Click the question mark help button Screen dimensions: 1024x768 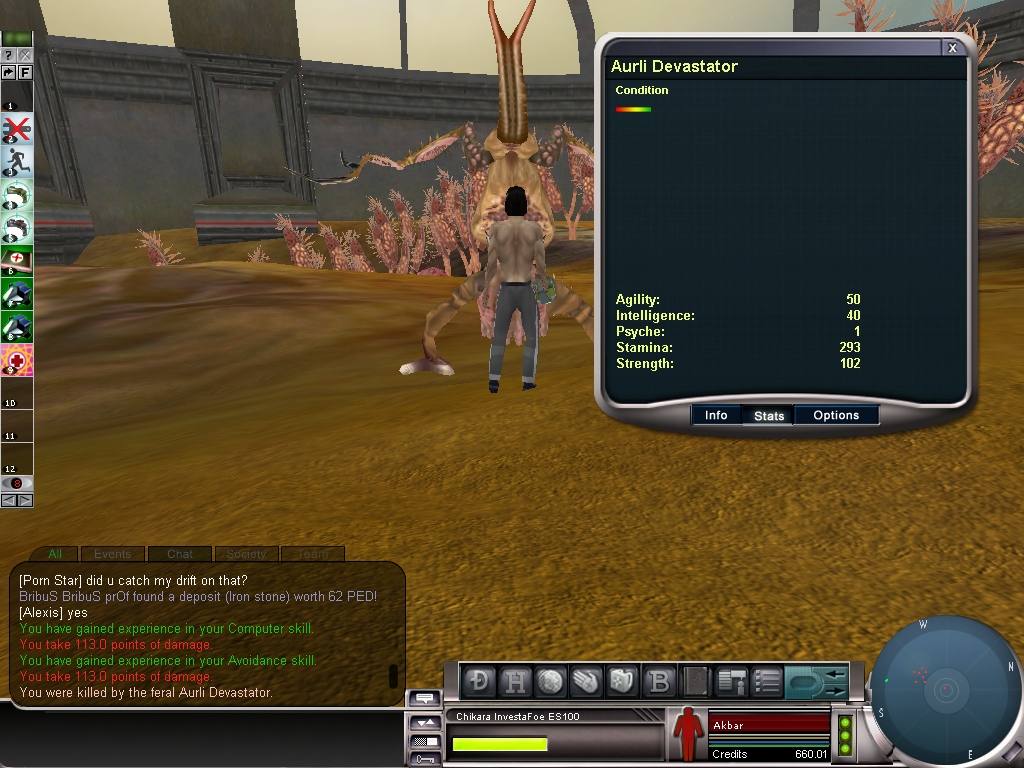tap(9, 55)
